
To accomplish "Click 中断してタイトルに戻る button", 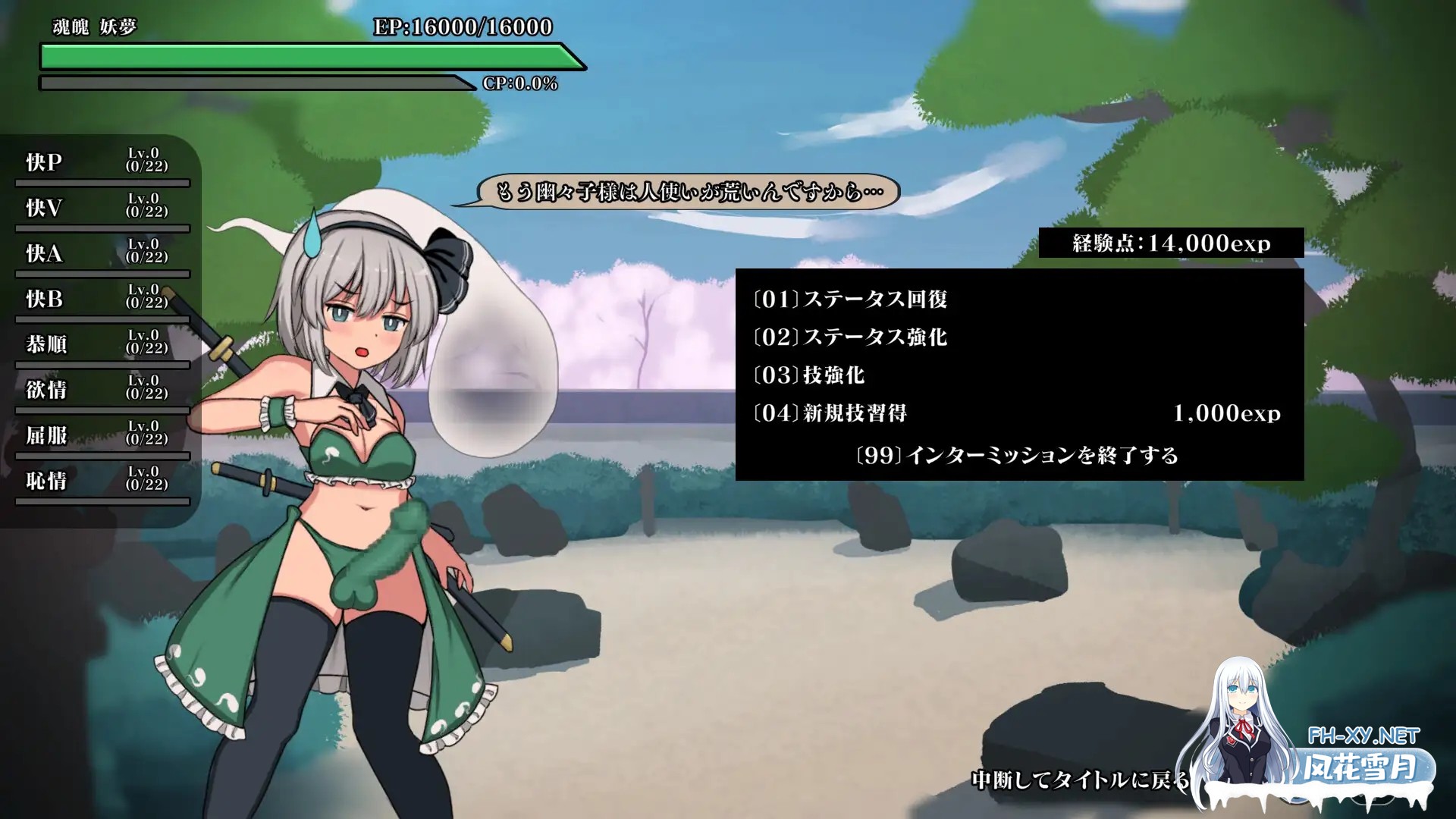I will (1080, 780).
